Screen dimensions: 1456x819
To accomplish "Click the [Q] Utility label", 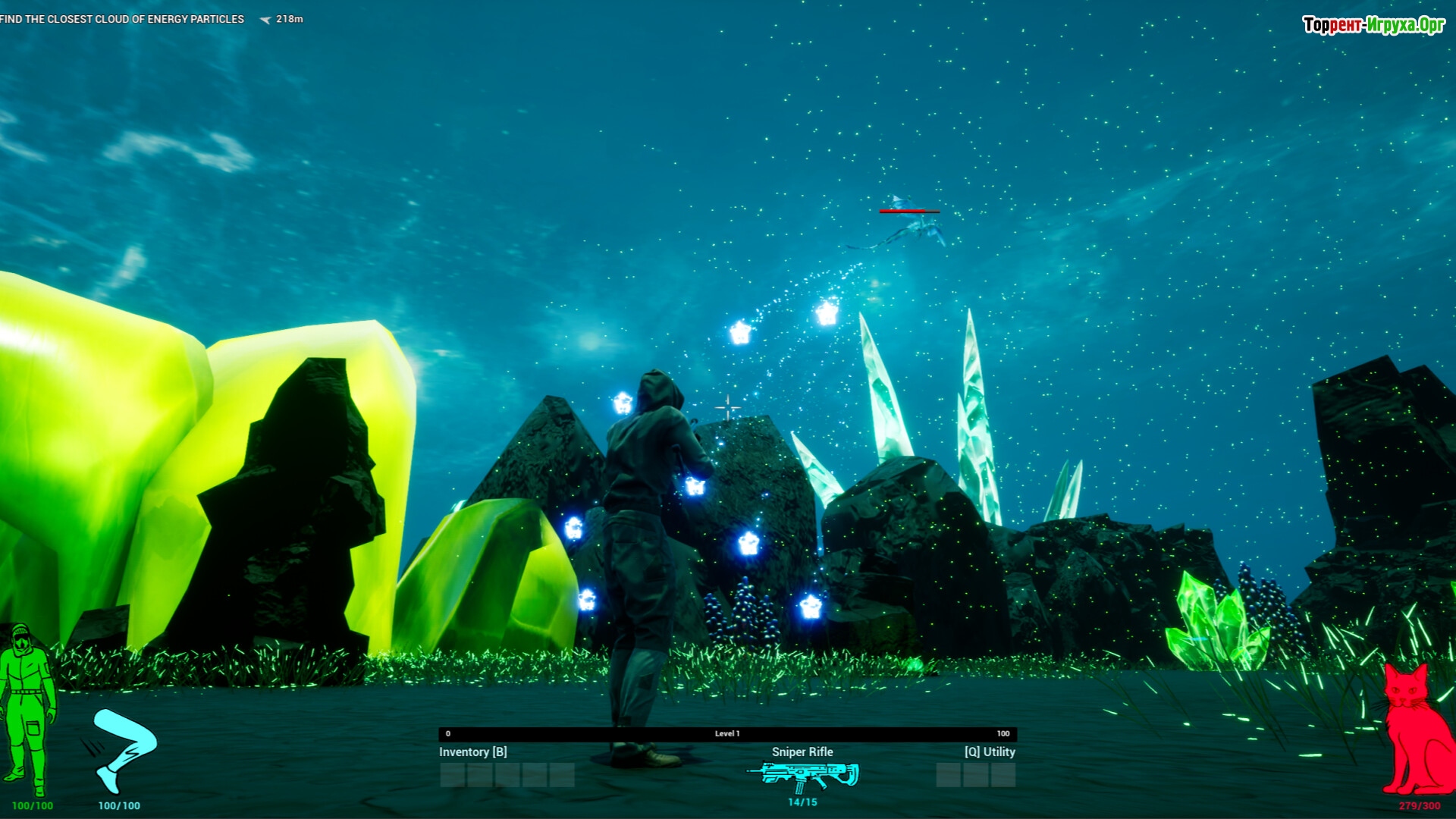I will point(989,752).
